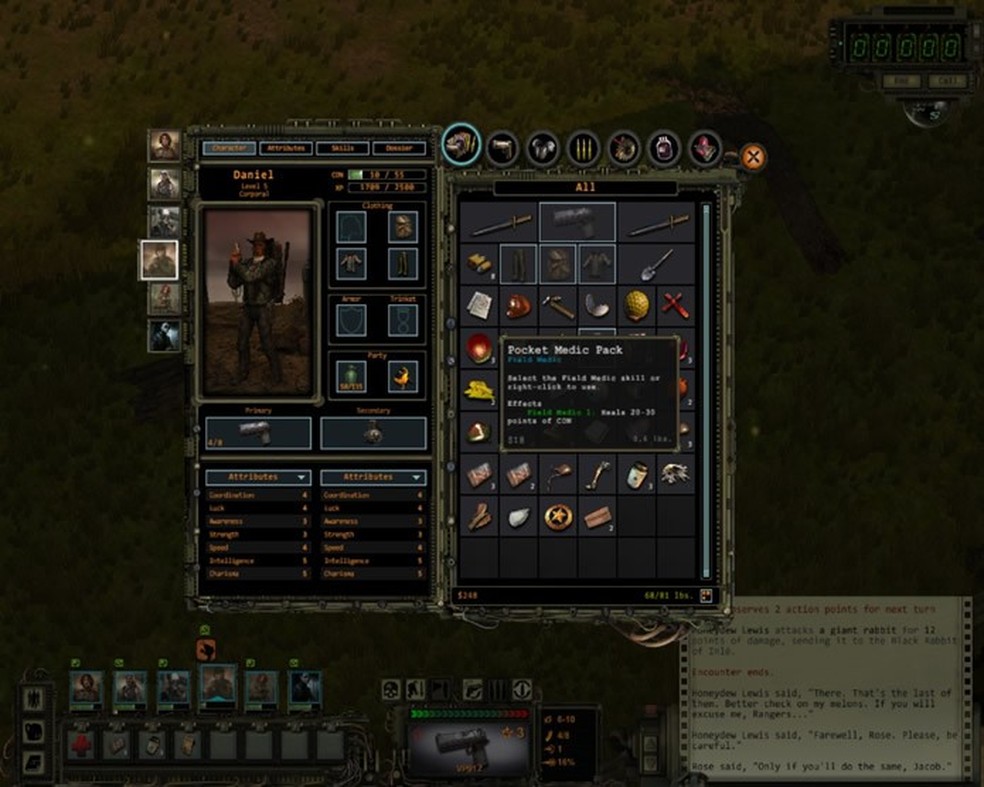Select the top party portrait beside the character sheet
The width and height of the screenshot is (984, 787).
(x=164, y=146)
